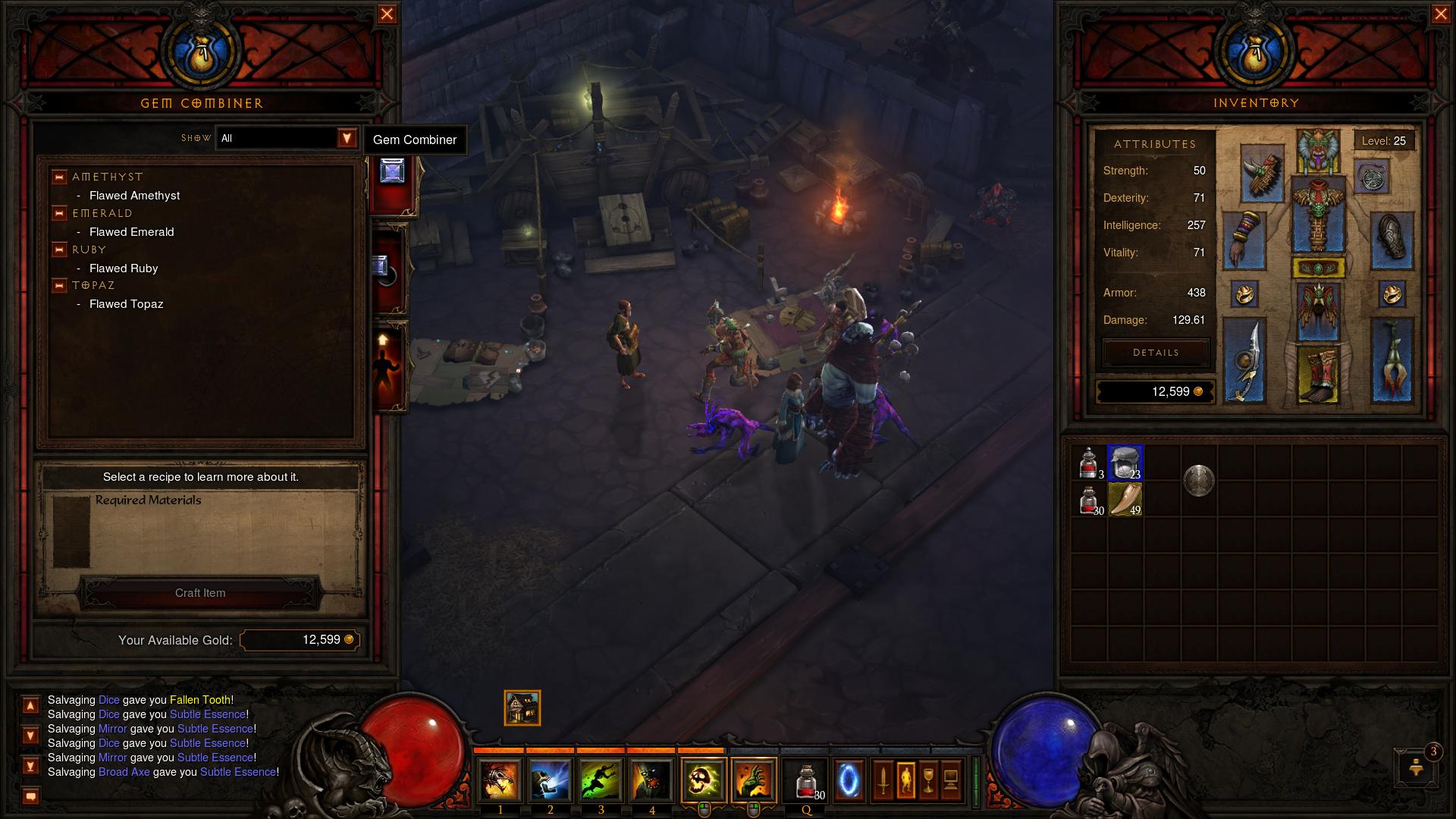
Task: Select the Flawed Topaz recipe
Action: [x=126, y=304]
